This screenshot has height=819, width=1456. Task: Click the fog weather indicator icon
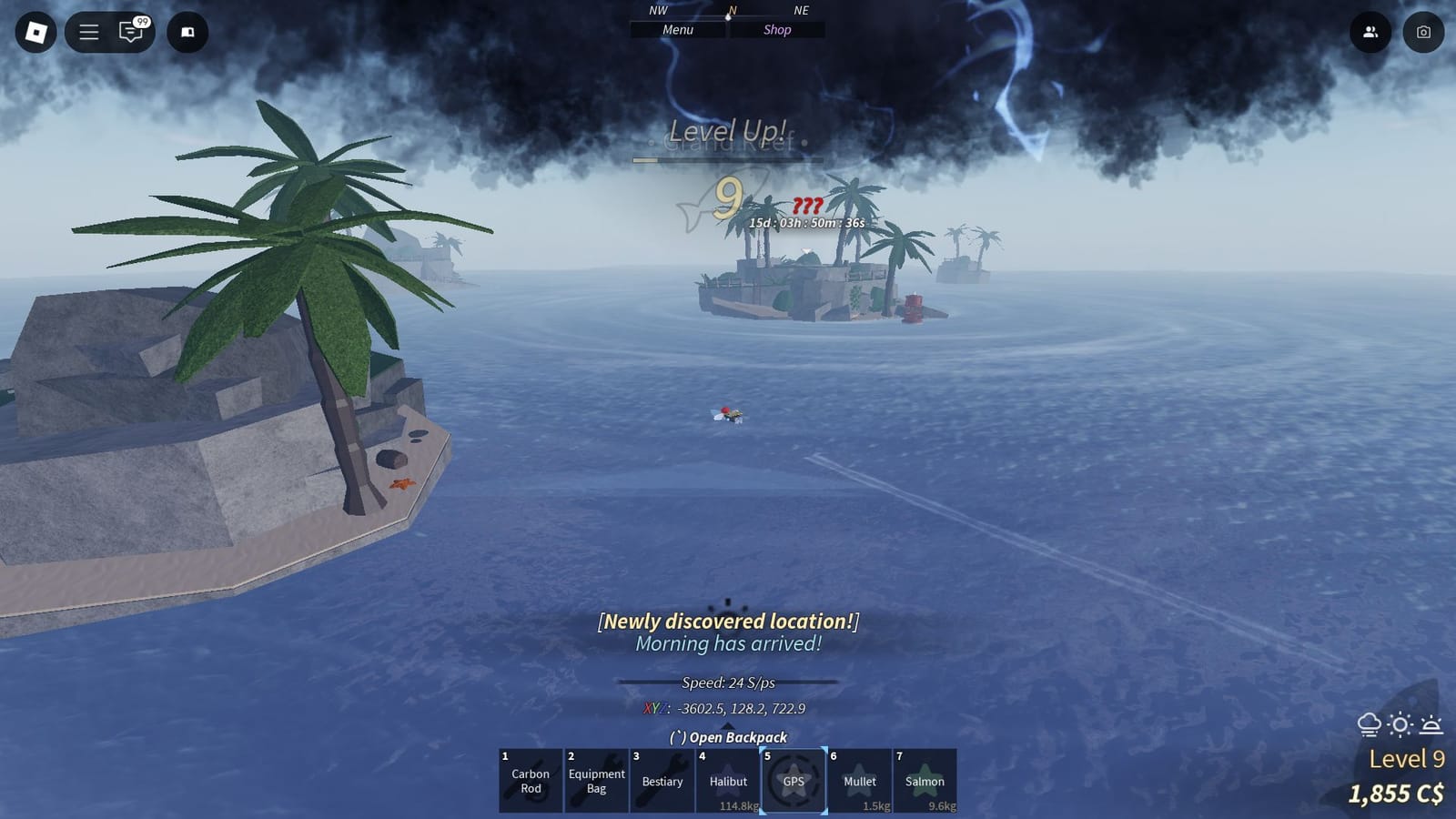pos(1369,724)
